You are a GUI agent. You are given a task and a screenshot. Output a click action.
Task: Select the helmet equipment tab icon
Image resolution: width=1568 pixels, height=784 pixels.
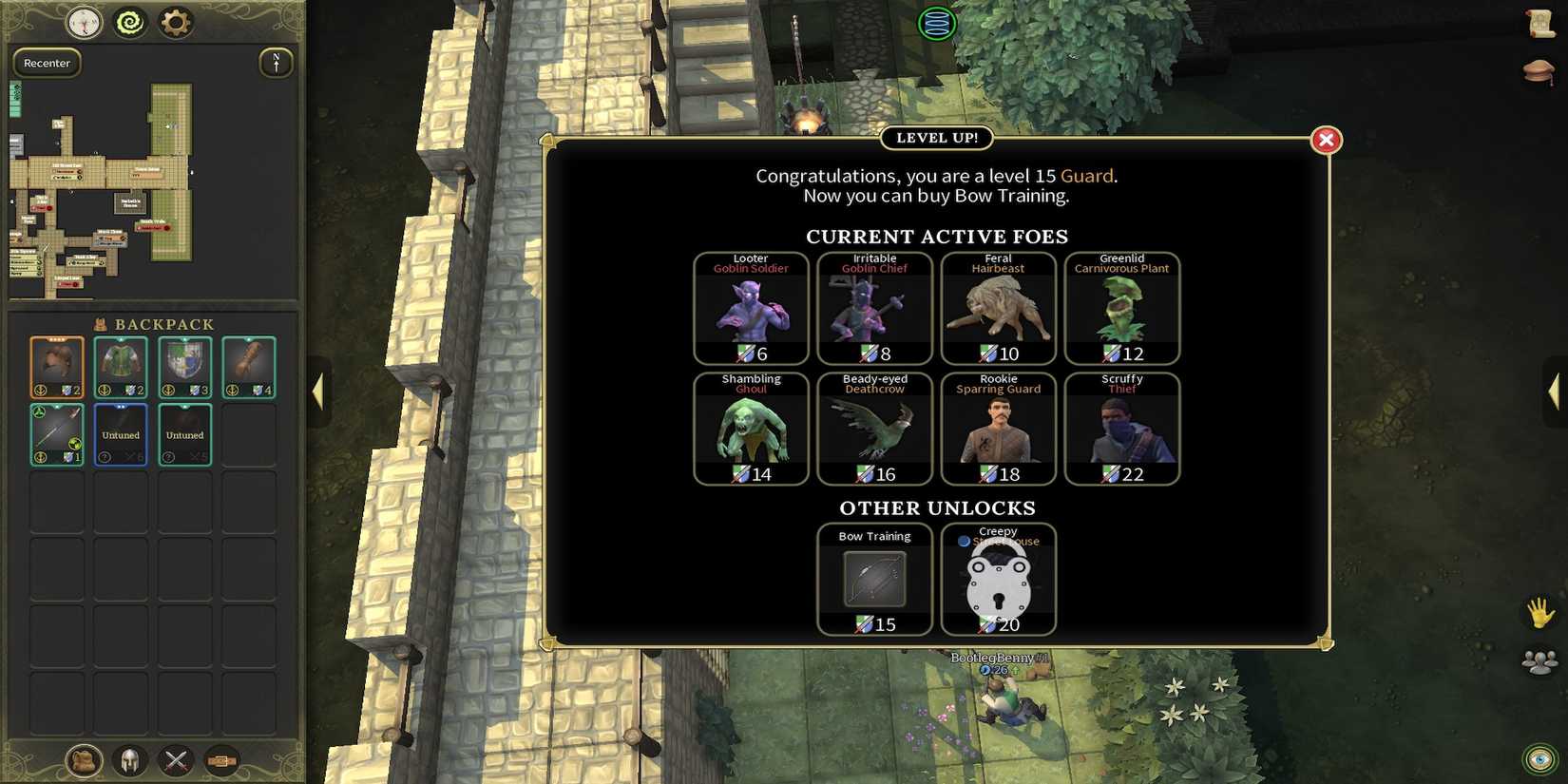click(x=129, y=760)
